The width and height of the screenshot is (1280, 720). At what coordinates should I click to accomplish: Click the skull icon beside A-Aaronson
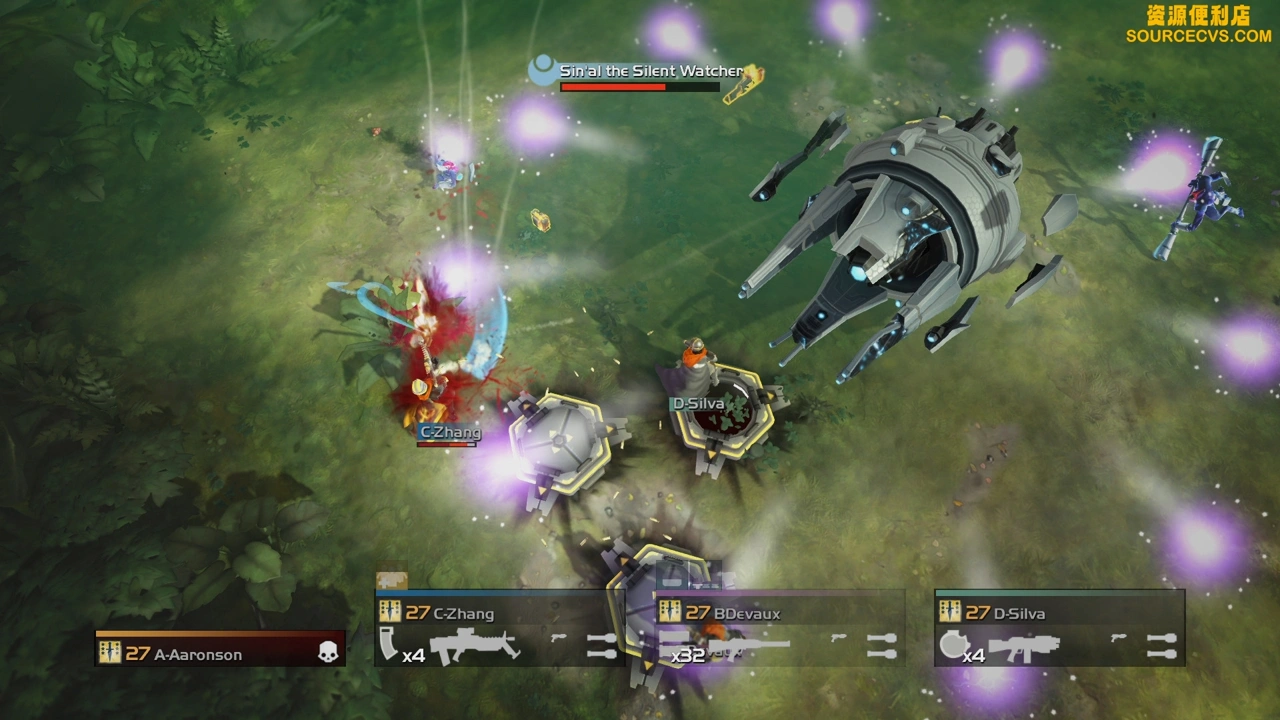pos(327,653)
